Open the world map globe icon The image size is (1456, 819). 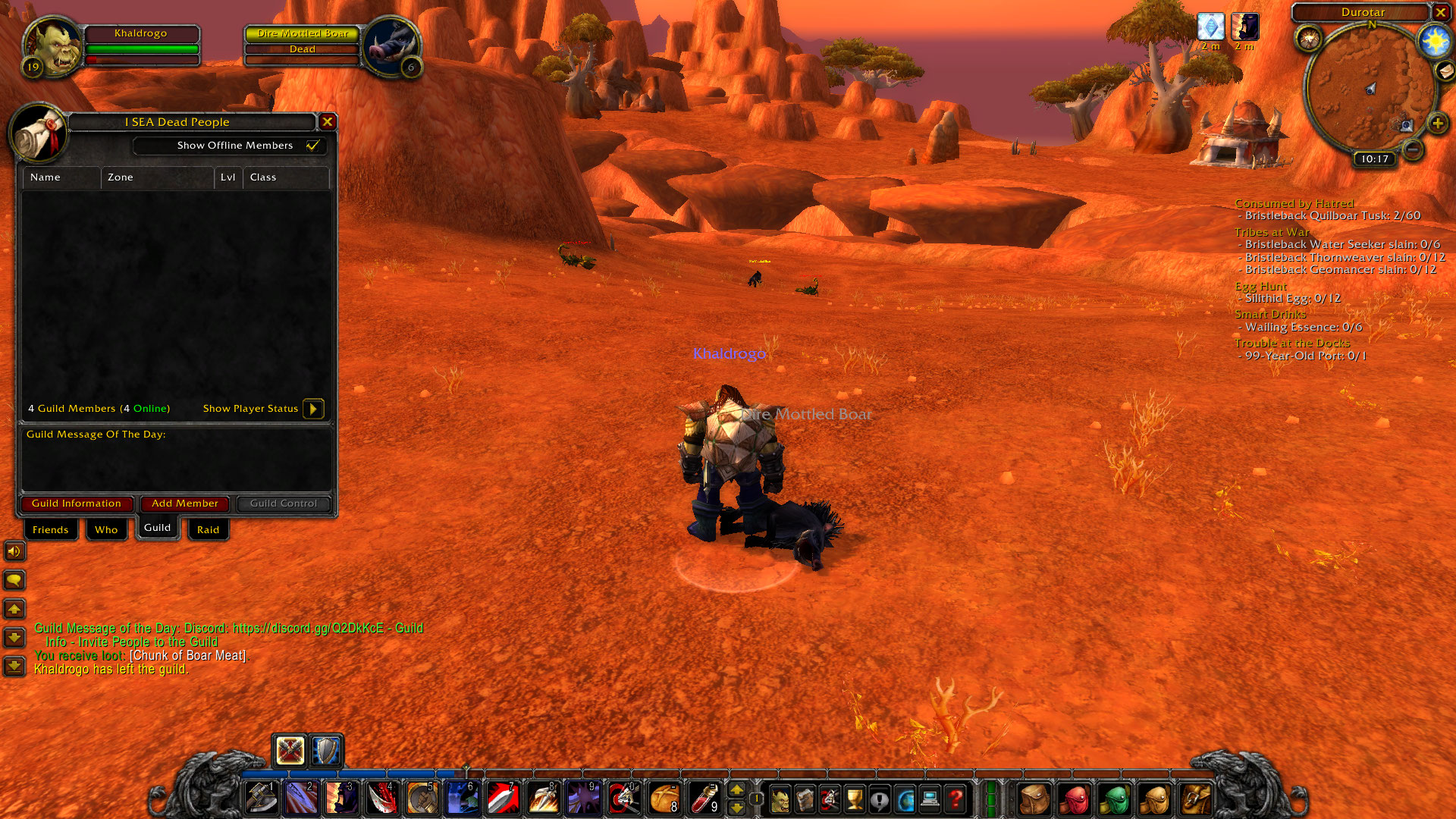click(x=905, y=799)
